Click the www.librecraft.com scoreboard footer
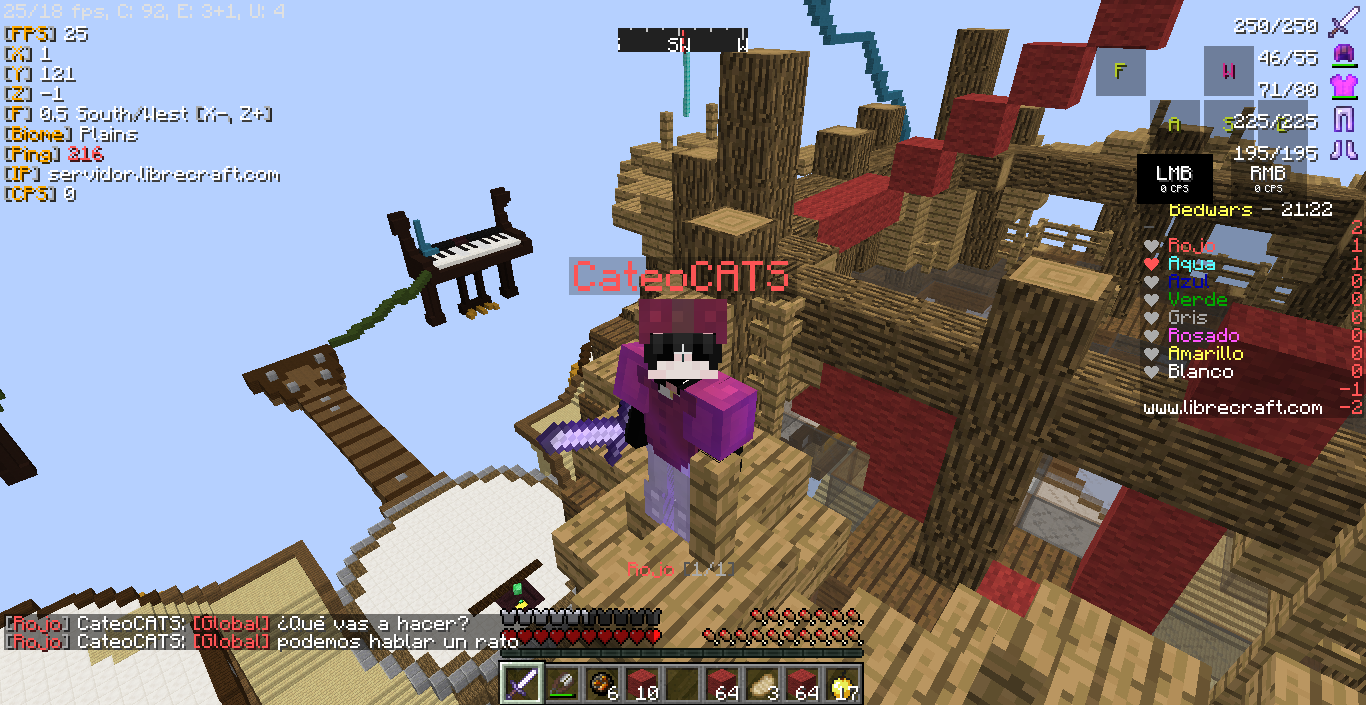 click(x=1233, y=408)
